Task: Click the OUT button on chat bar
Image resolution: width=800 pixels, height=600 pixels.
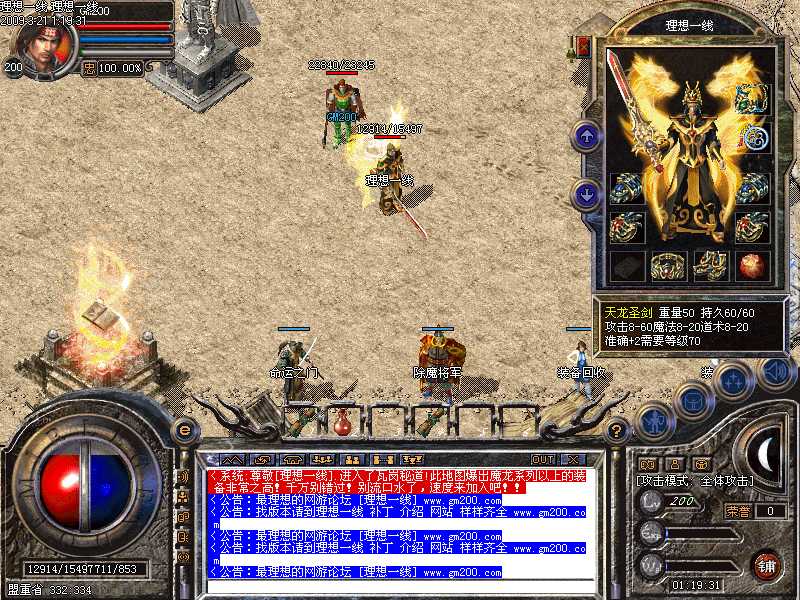Action: 542,460
